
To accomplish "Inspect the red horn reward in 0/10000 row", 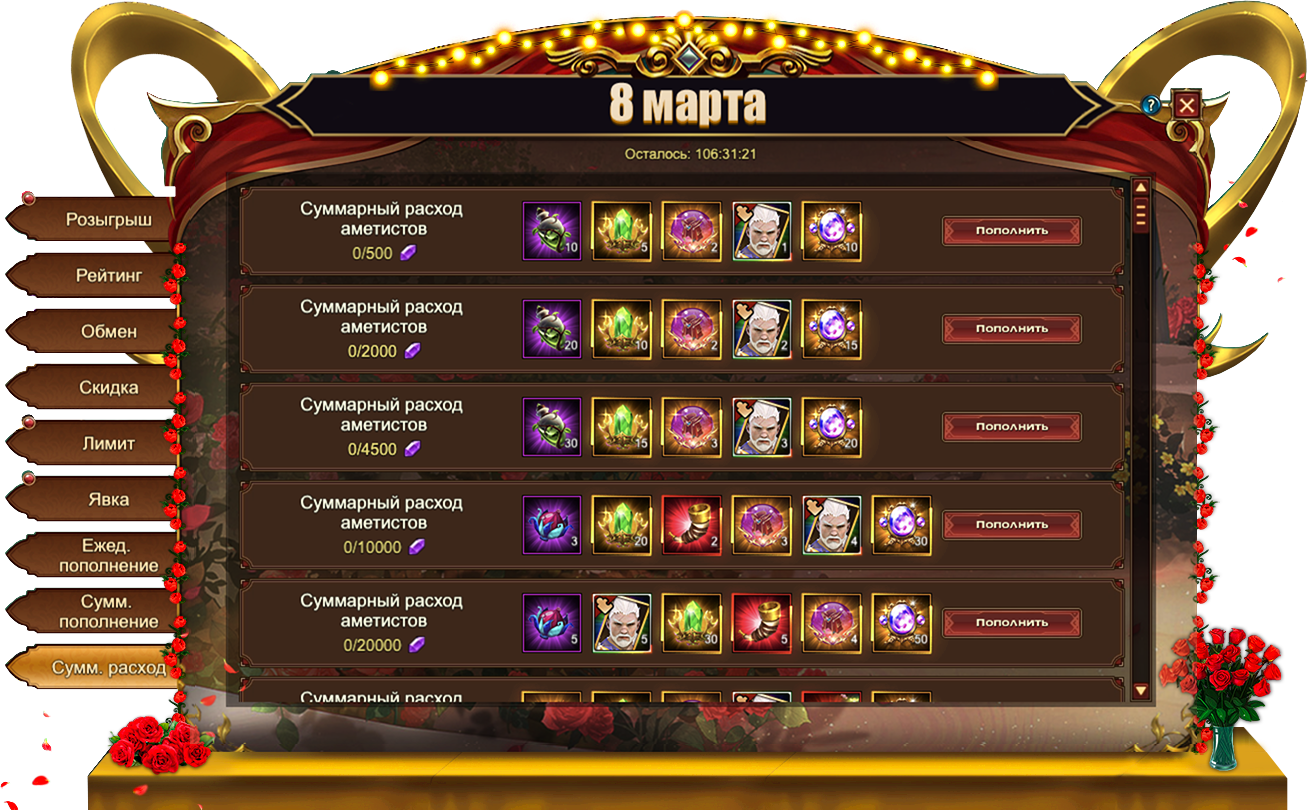I will tap(691, 525).
